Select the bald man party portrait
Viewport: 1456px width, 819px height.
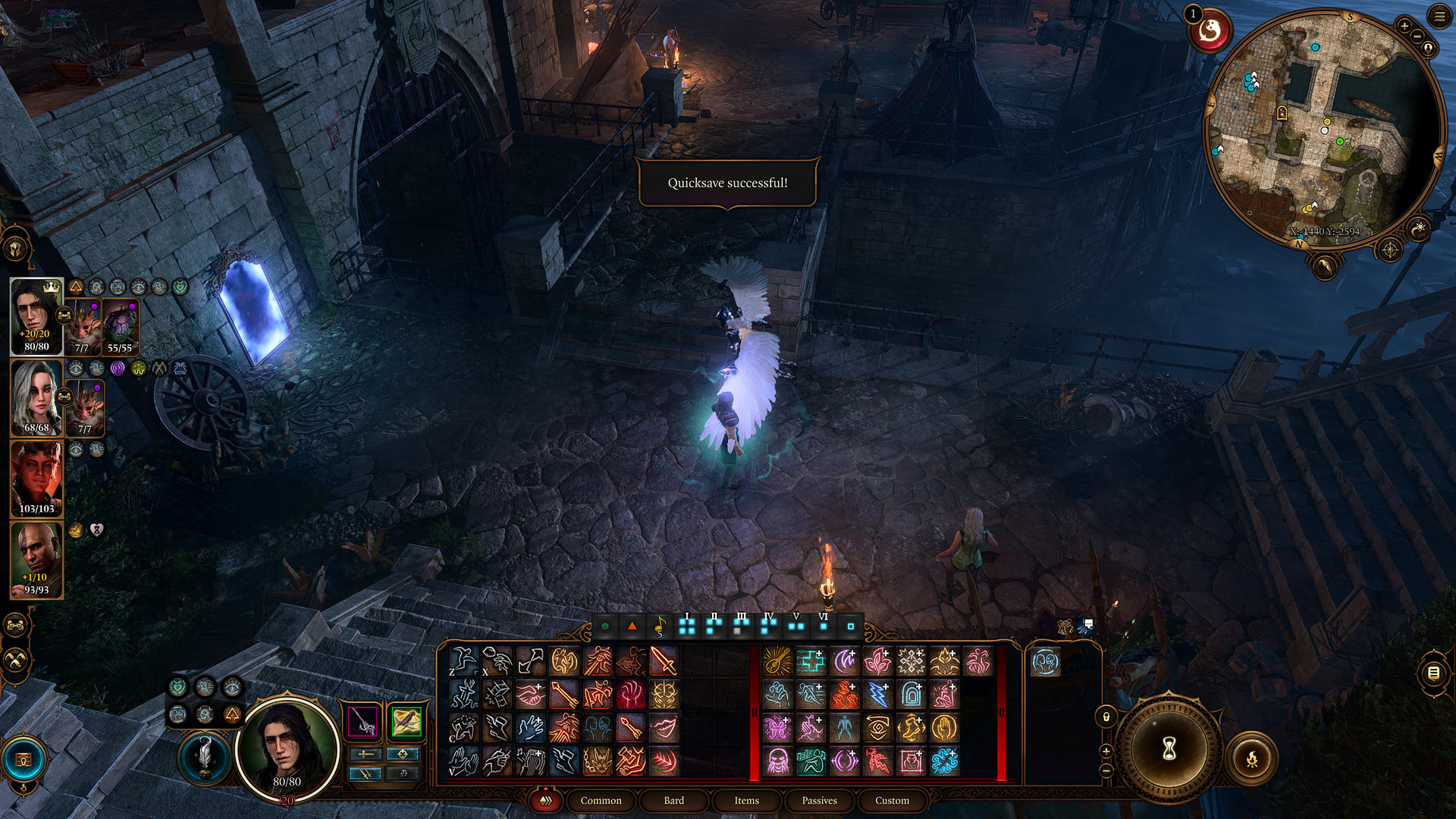pos(36,559)
